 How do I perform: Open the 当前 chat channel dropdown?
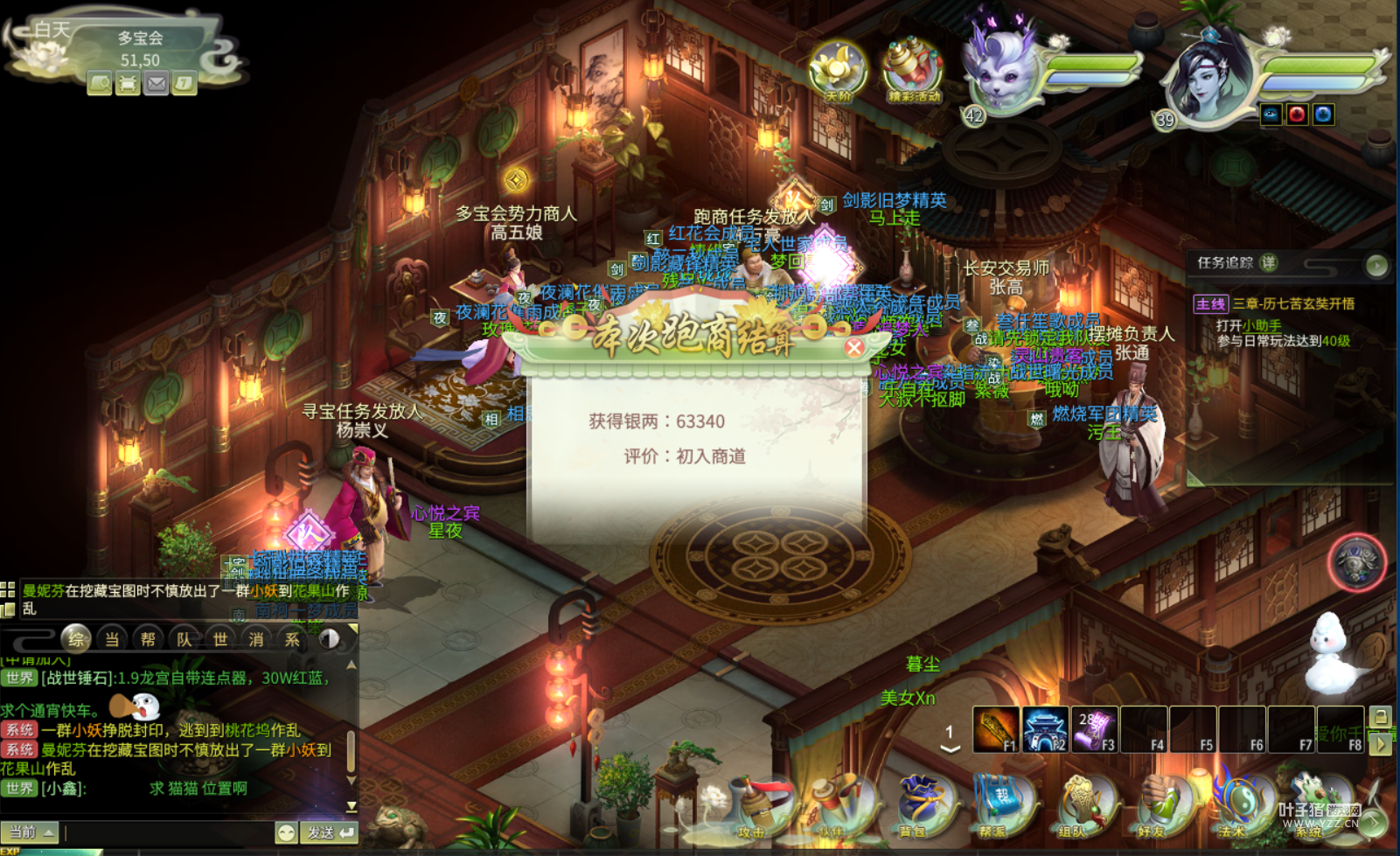(x=31, y=832)
